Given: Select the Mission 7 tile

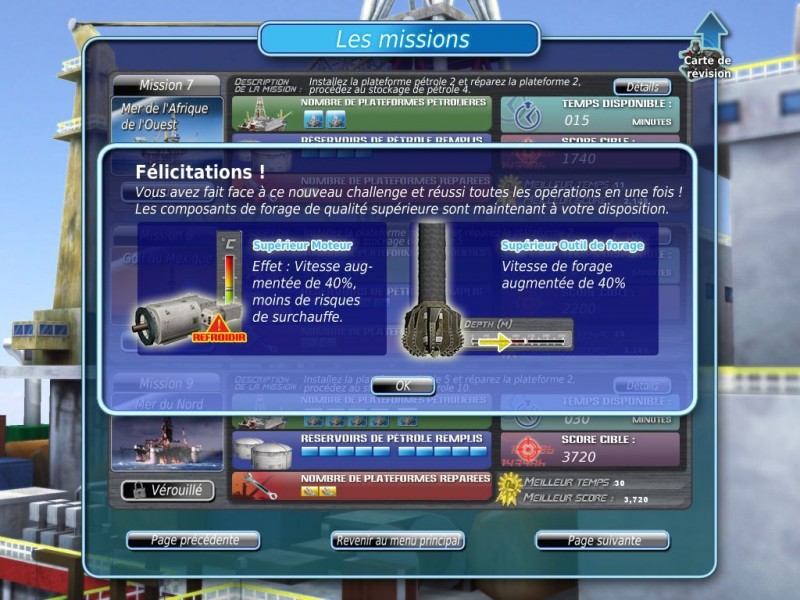Looking at the screenshot, I should click(x=166, y=86).
